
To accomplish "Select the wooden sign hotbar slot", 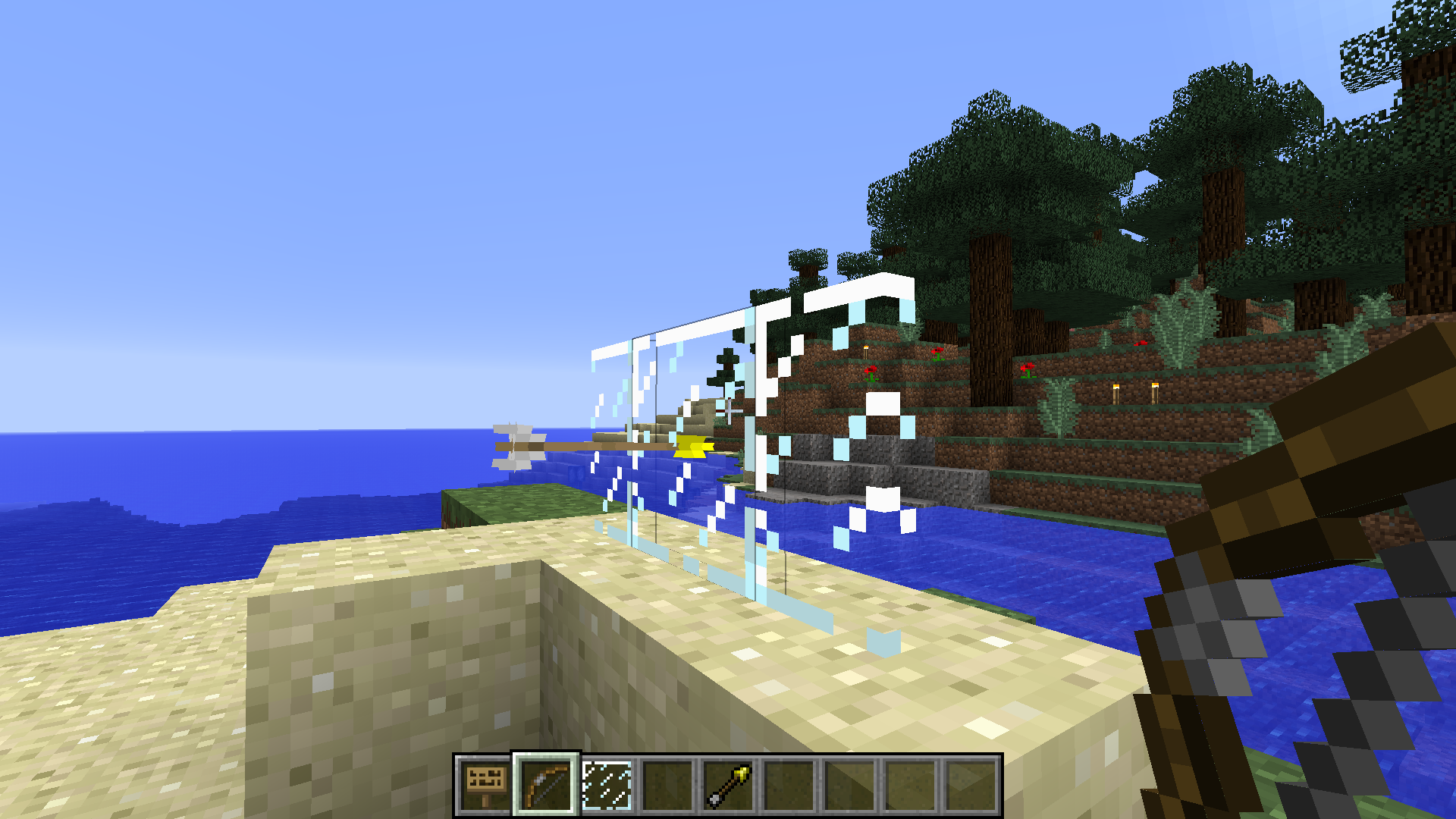I will pyautogui.click(x=485, y=786).
